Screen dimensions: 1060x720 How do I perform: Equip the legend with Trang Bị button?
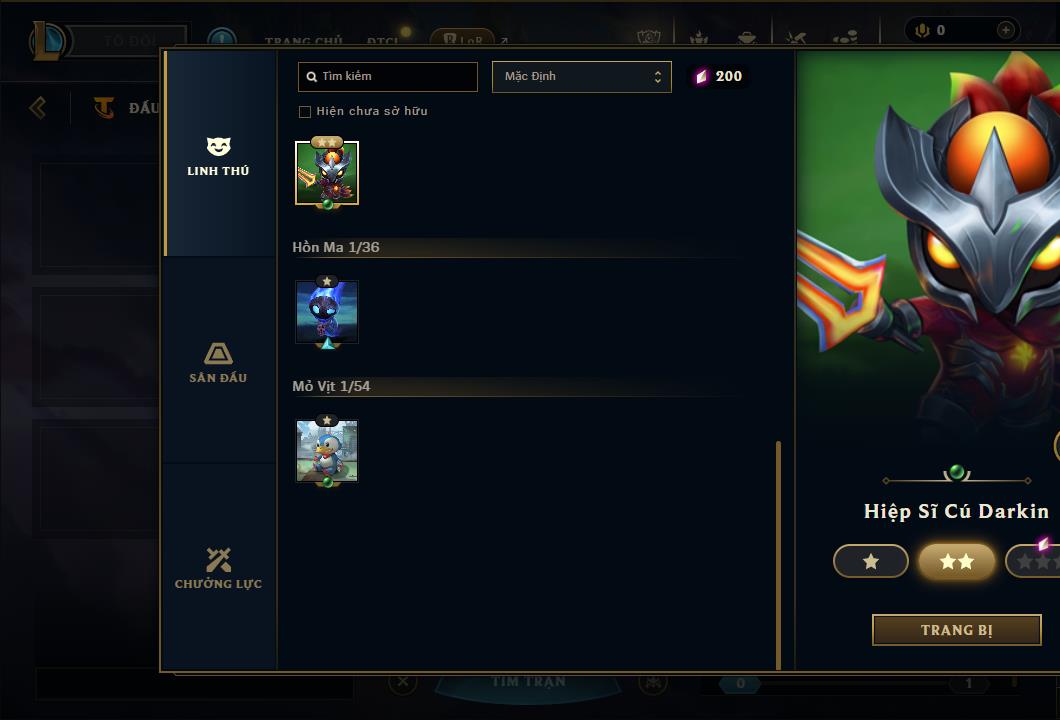tap(956, 630)
